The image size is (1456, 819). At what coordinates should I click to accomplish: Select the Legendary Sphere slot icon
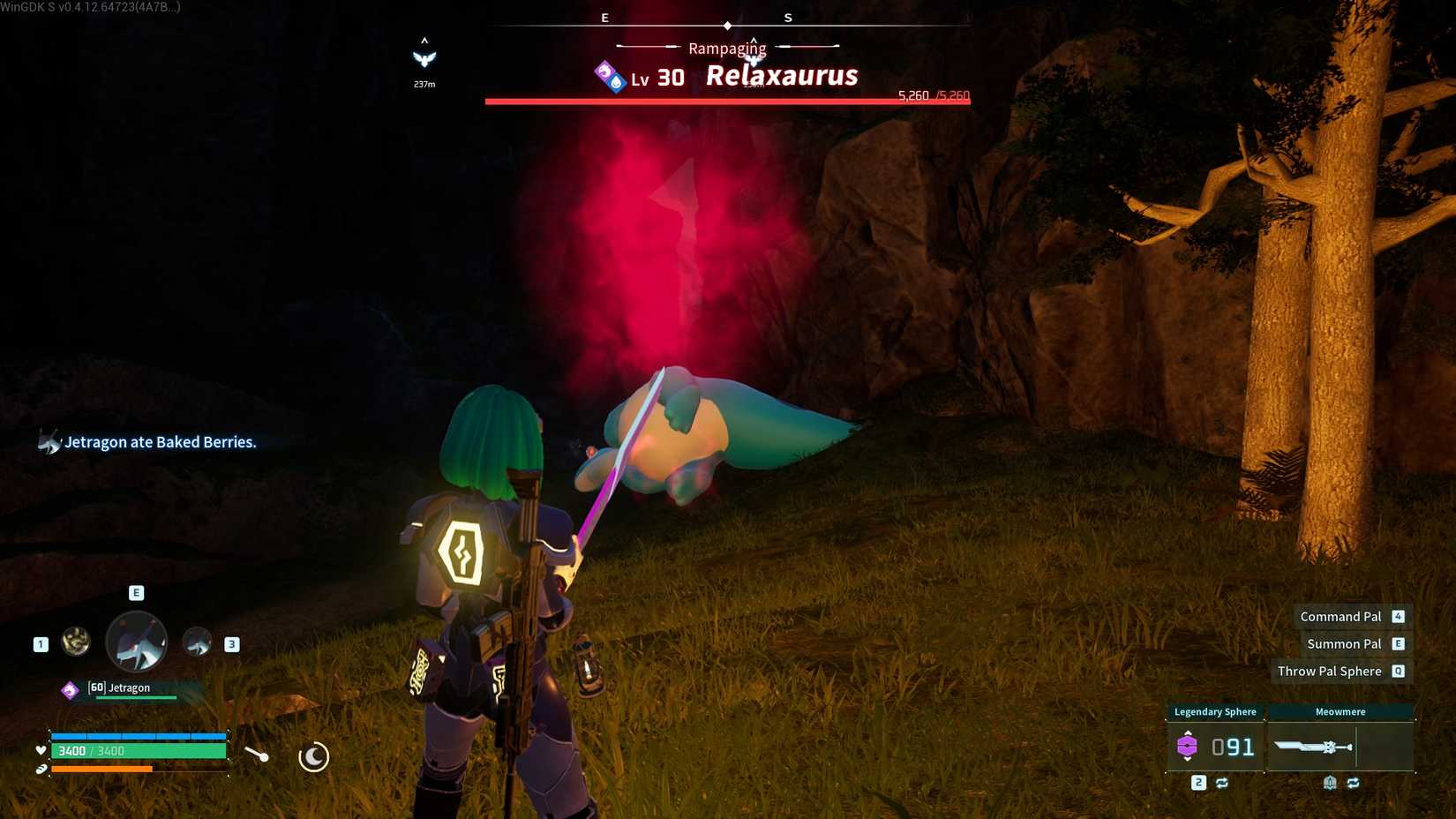coord(1188,744)
